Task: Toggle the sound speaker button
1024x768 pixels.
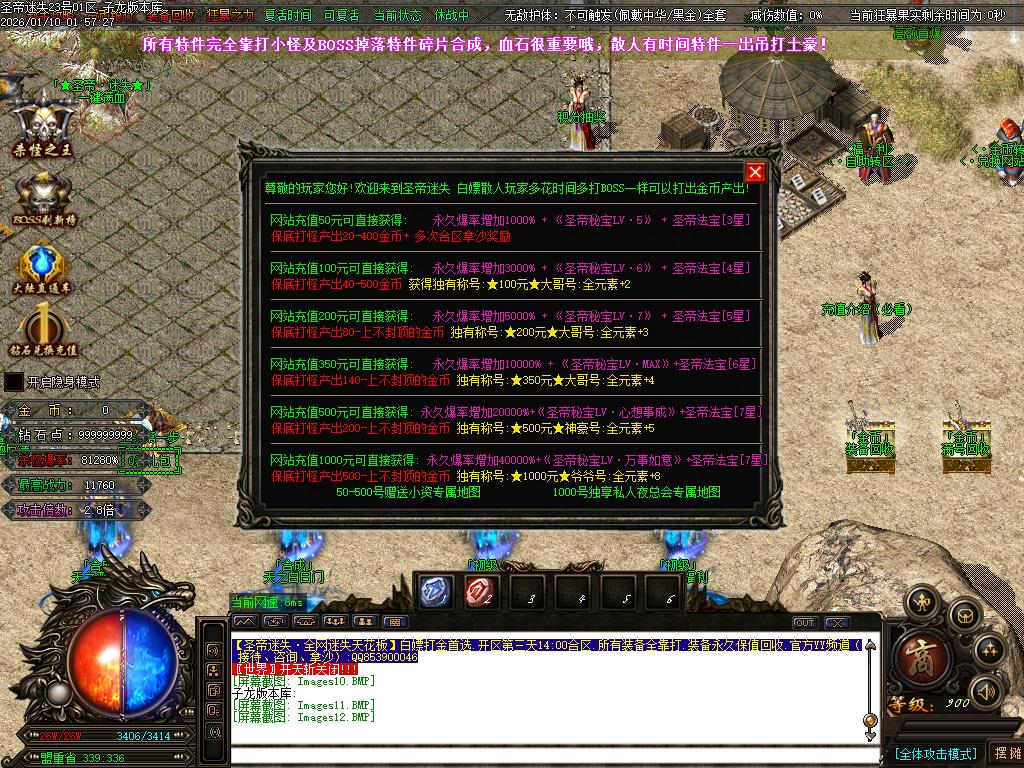Action: (987, 690)
